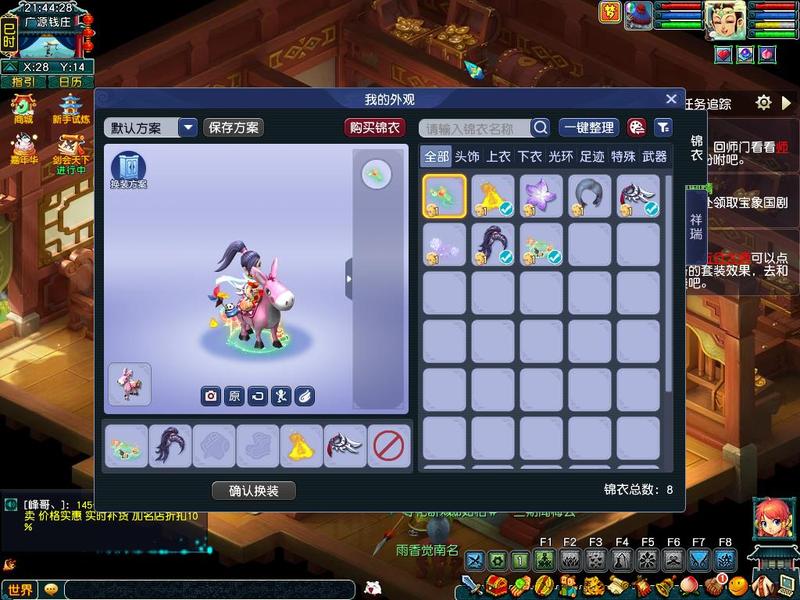
Task: Open the 任务追踪 settings gear
Action: [764, 102]
